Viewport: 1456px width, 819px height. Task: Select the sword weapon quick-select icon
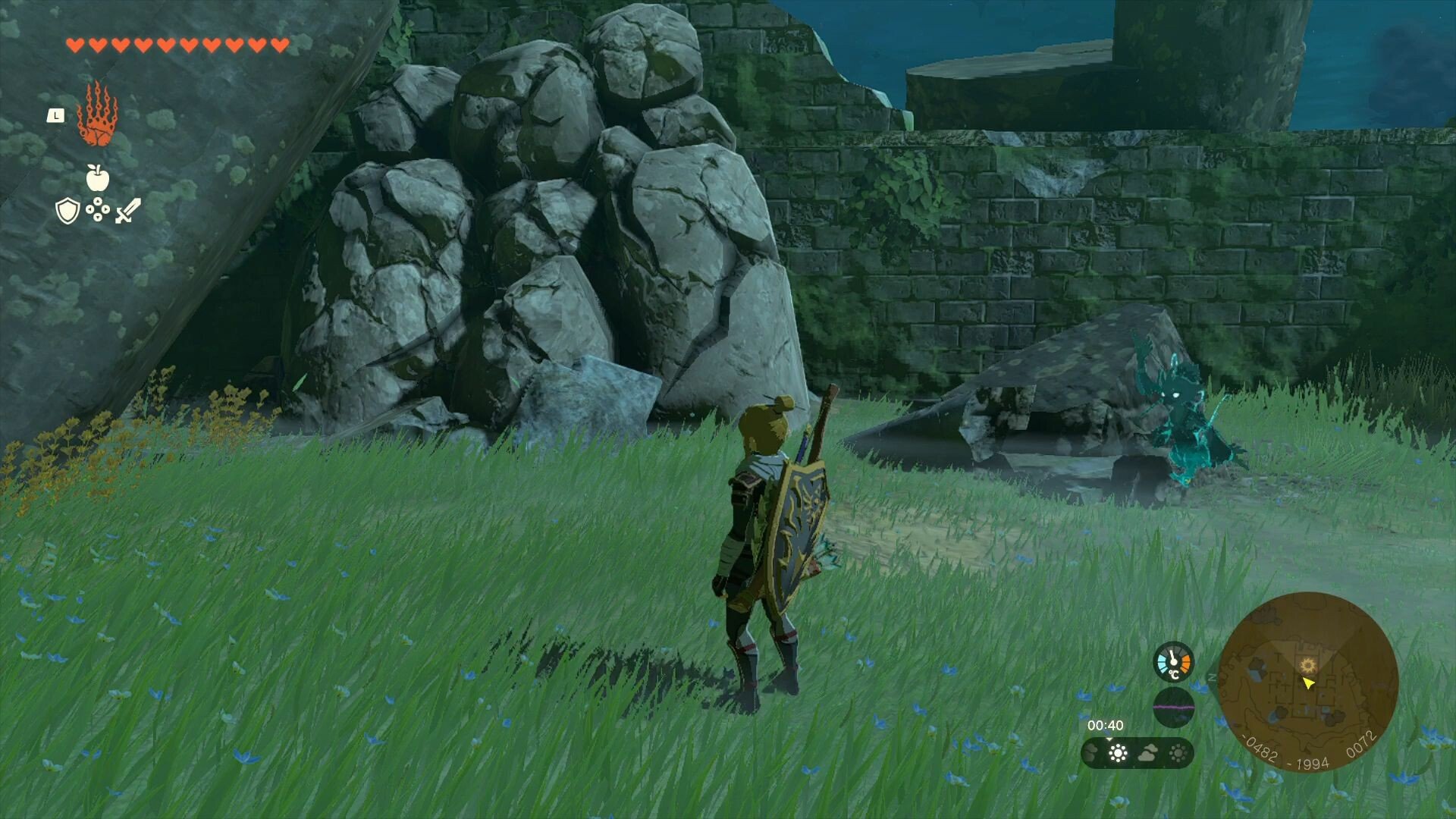tap(127, 211)
